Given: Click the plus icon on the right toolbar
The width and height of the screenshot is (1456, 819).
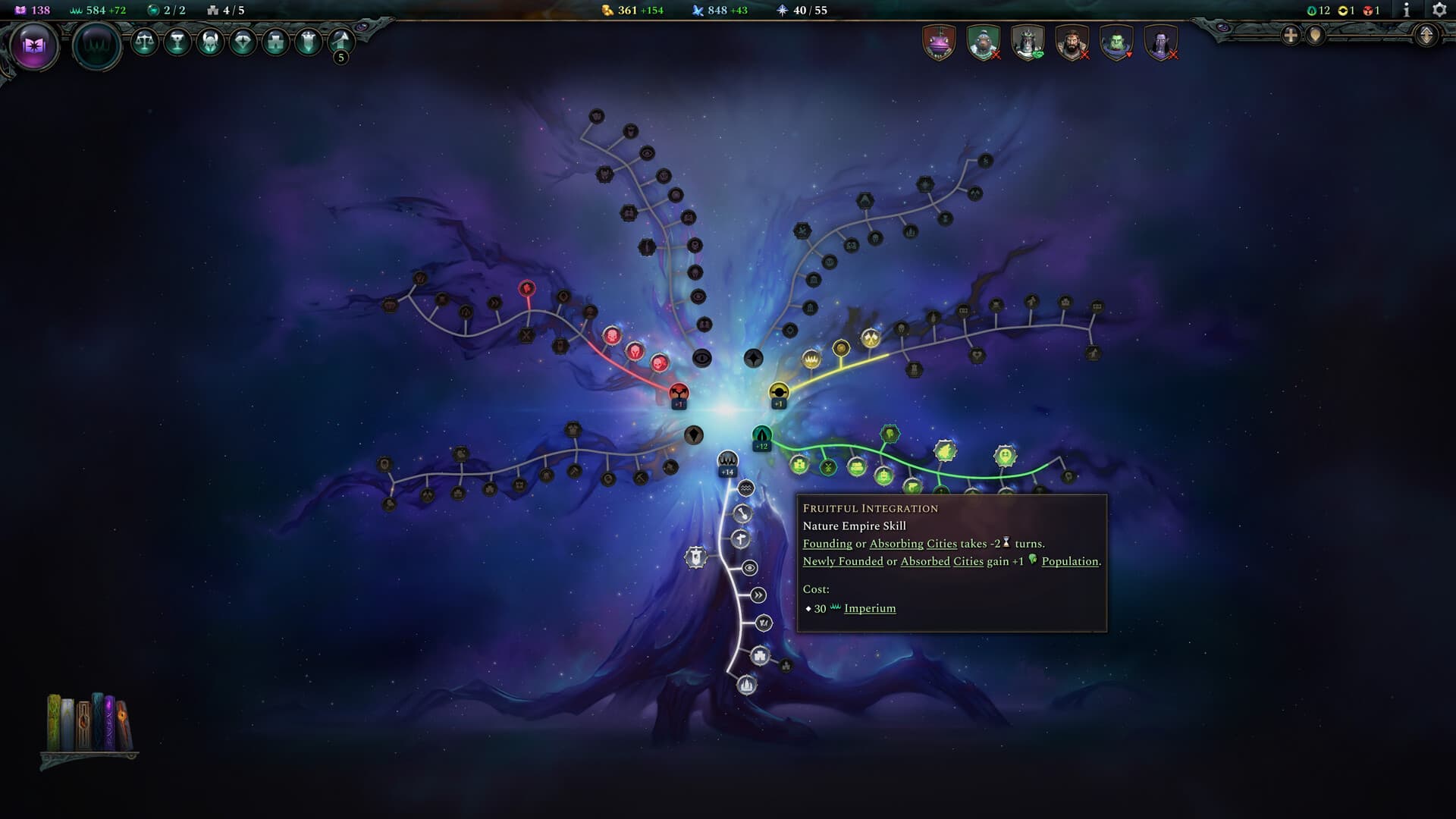Looking at the screenshot, I should (1289, 34).
